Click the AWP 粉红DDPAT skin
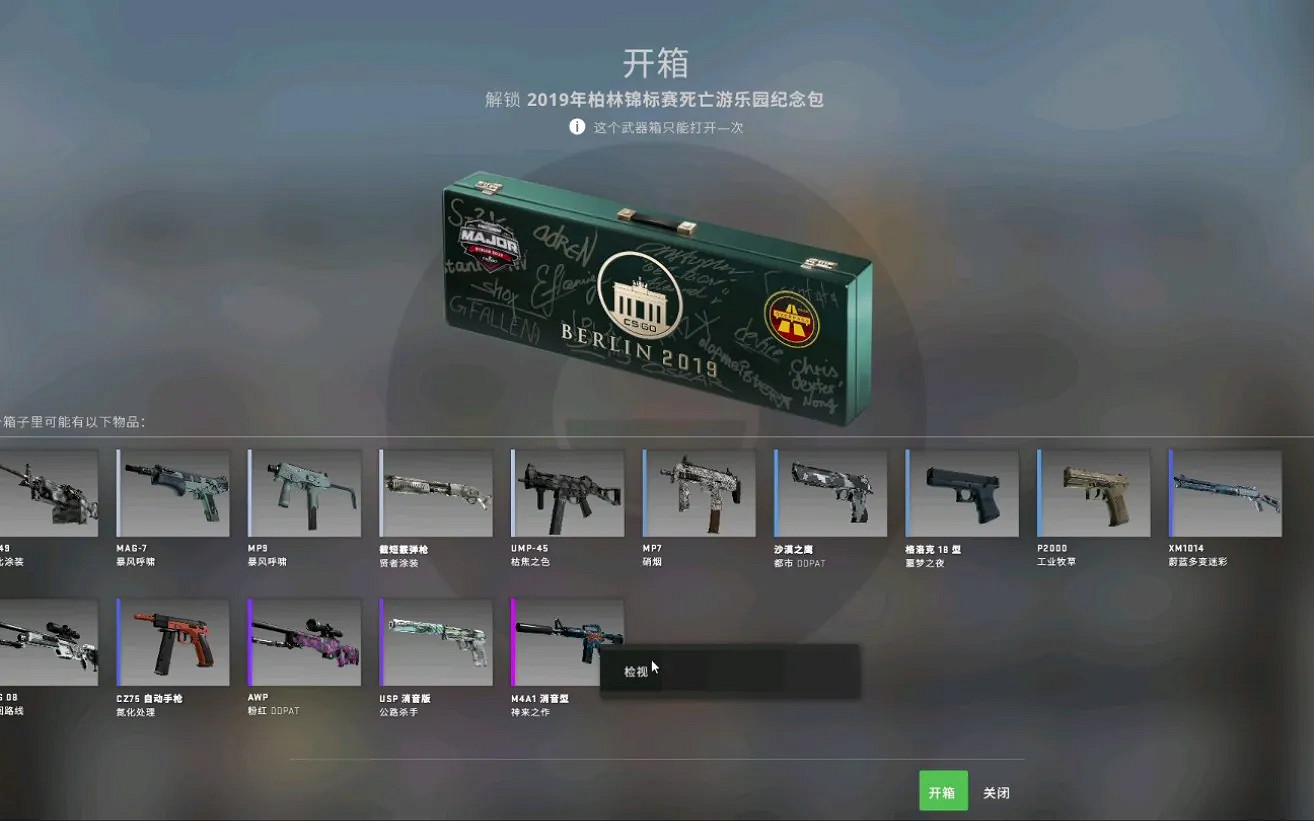This screenshot has width=1314, height=821. (x=304, y=642)
